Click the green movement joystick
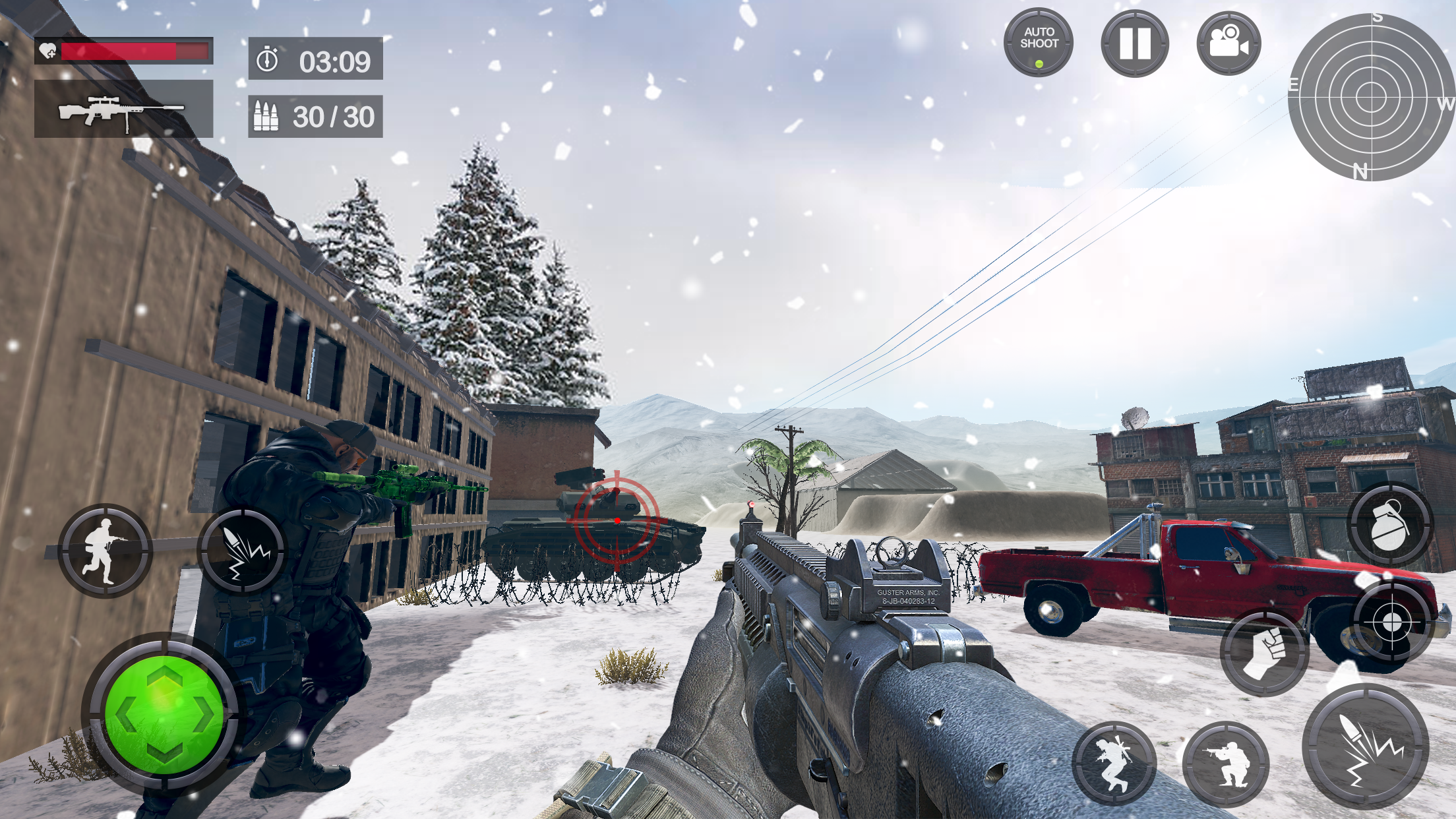1456x819 pixels. [164, 713]
